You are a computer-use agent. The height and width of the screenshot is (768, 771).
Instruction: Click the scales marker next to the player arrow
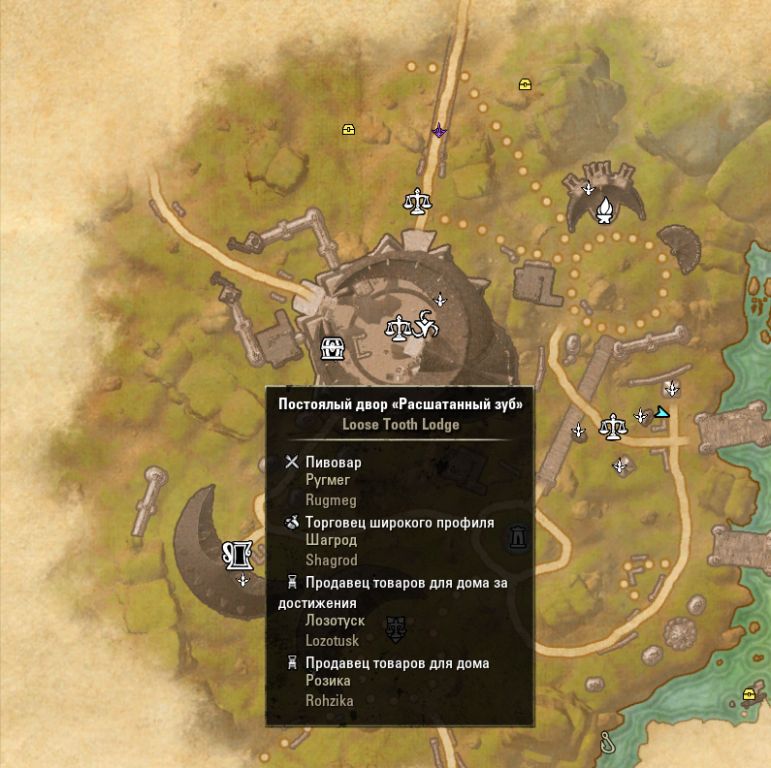pyautogui.click(x=611, y=427)
